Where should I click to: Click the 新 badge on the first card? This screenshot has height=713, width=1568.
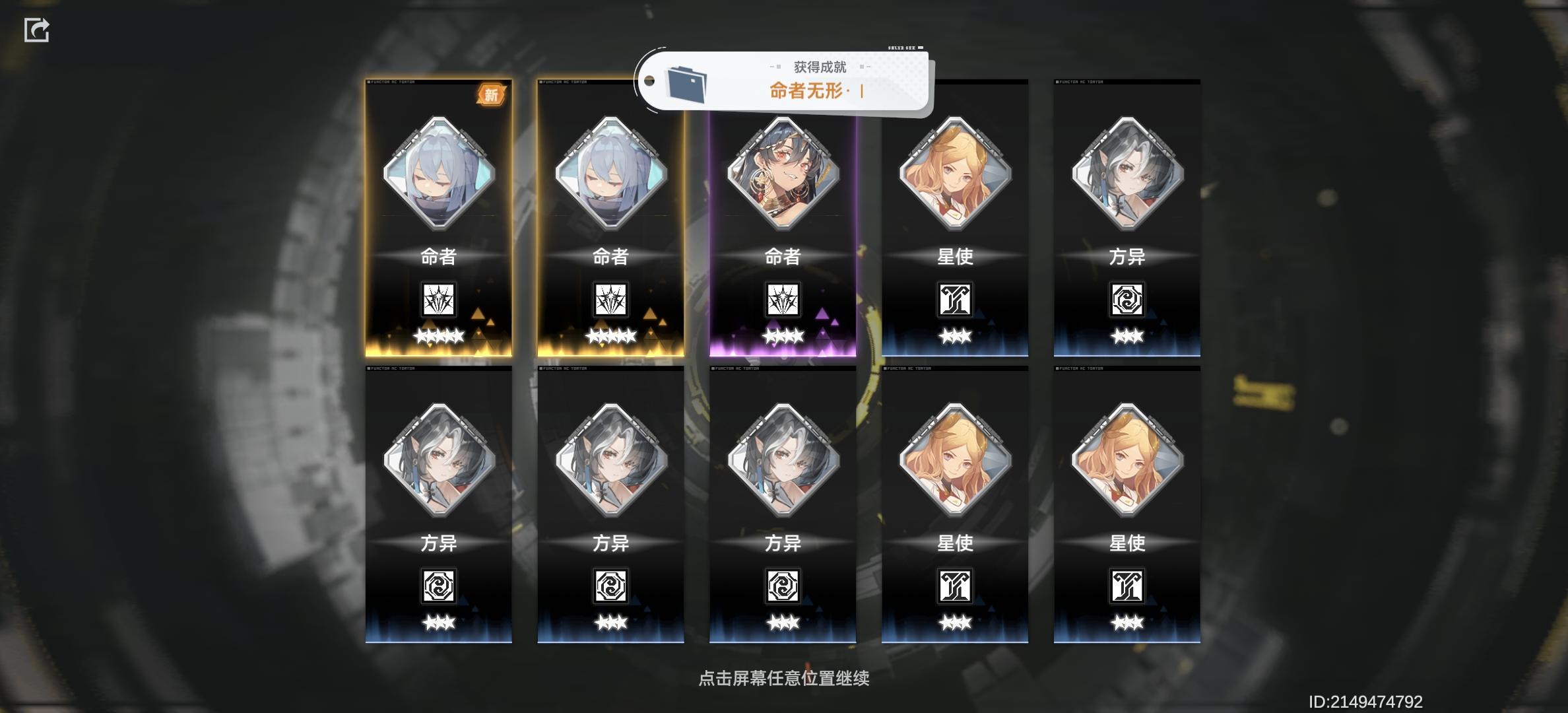491,95
